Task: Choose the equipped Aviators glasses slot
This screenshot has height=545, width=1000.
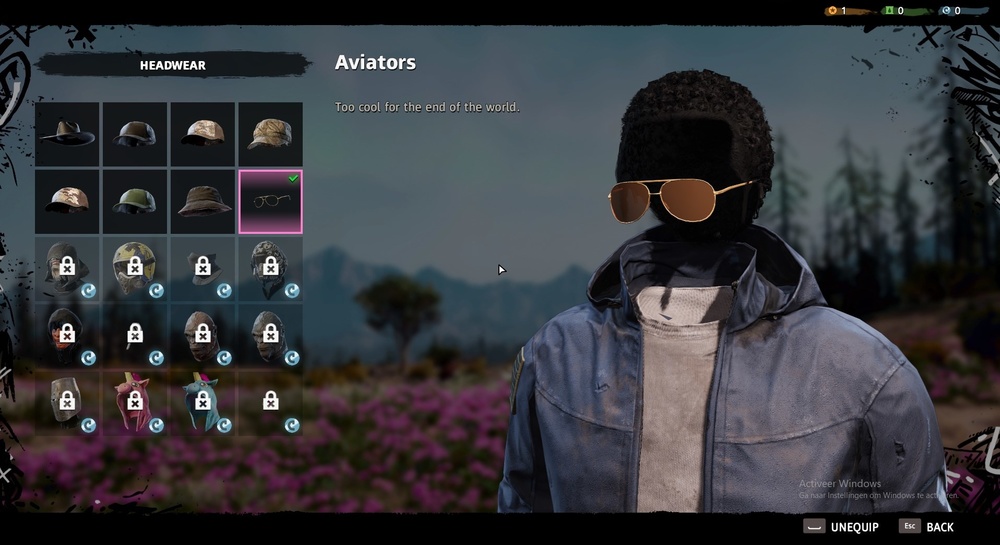Action: click(x=270, y=201)
